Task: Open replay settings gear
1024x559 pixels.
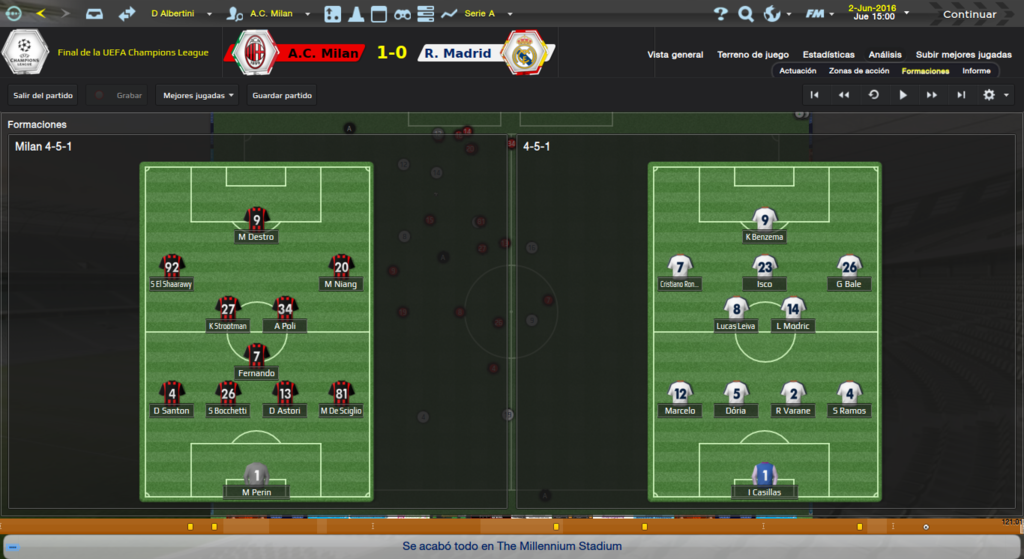Action: pos(990,95)
